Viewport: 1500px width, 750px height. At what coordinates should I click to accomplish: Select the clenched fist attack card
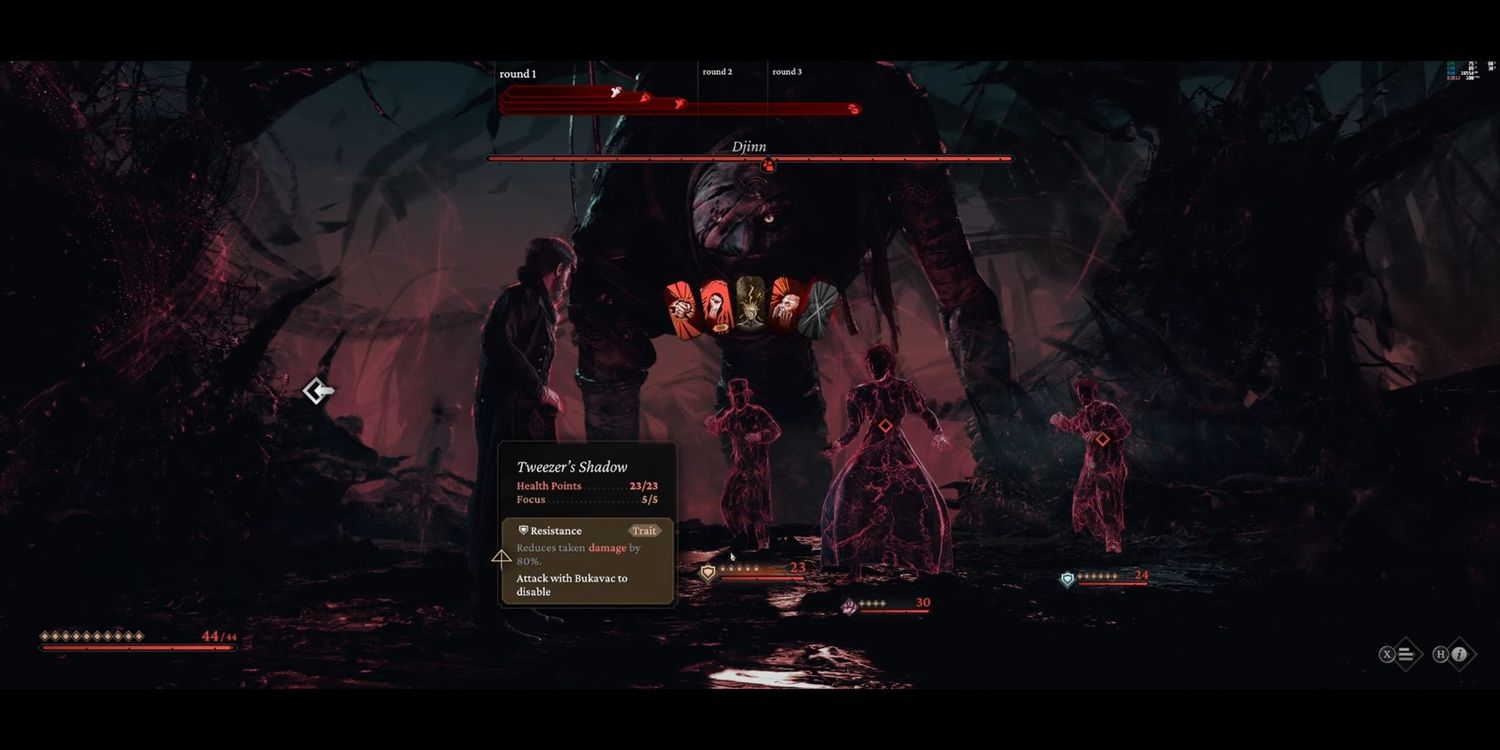pyautogui.click(x=682, y=308)
